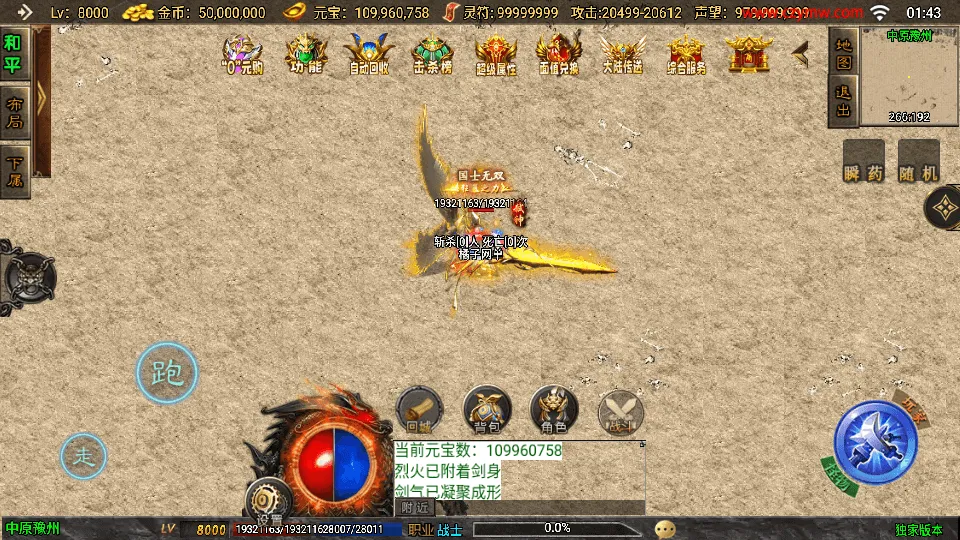Open the 角色 character sheet
The image size is (960, 540).
click(554, 410)
